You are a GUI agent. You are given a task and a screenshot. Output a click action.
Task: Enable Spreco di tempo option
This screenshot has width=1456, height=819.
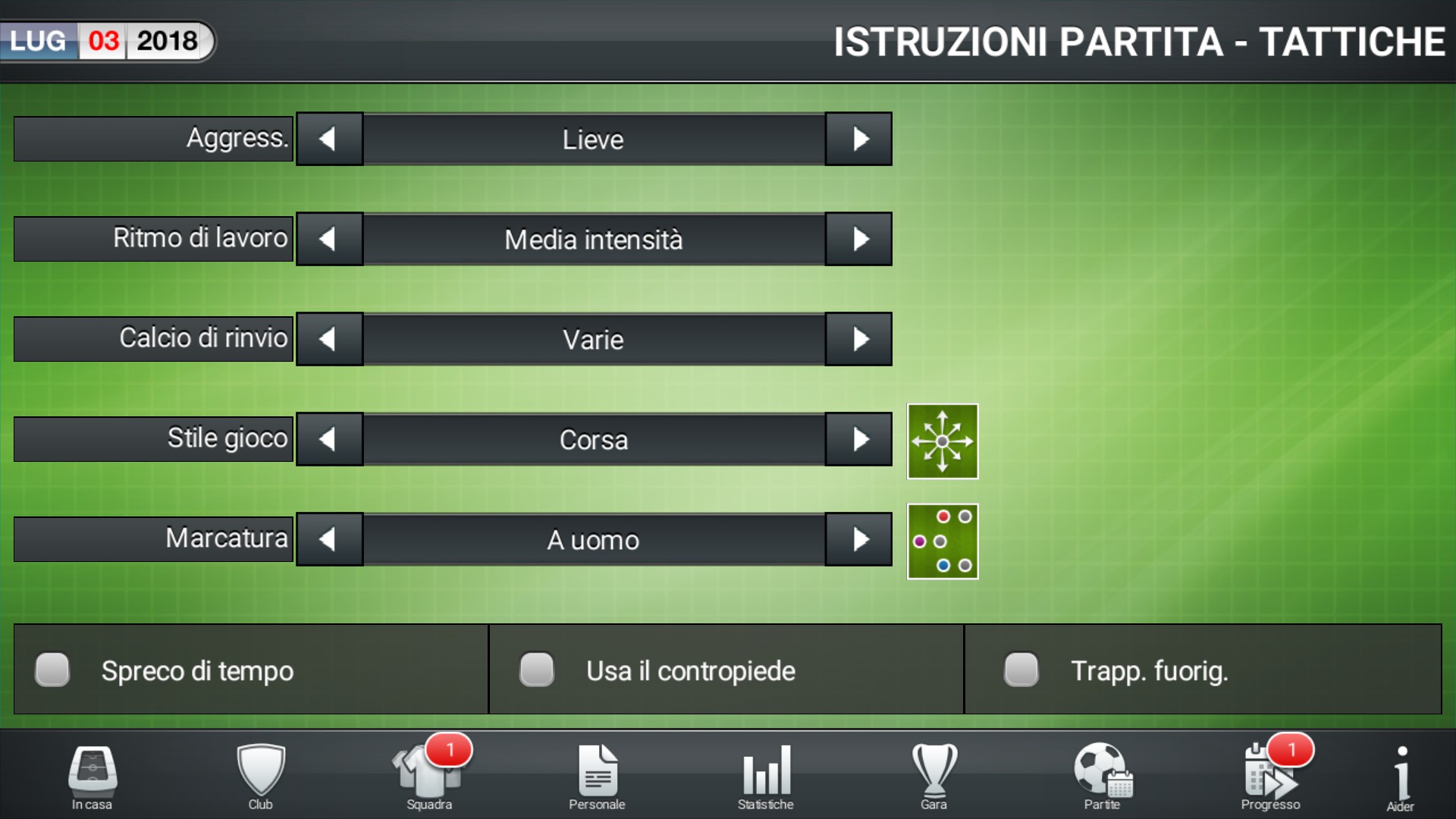[x=52, y=670]
